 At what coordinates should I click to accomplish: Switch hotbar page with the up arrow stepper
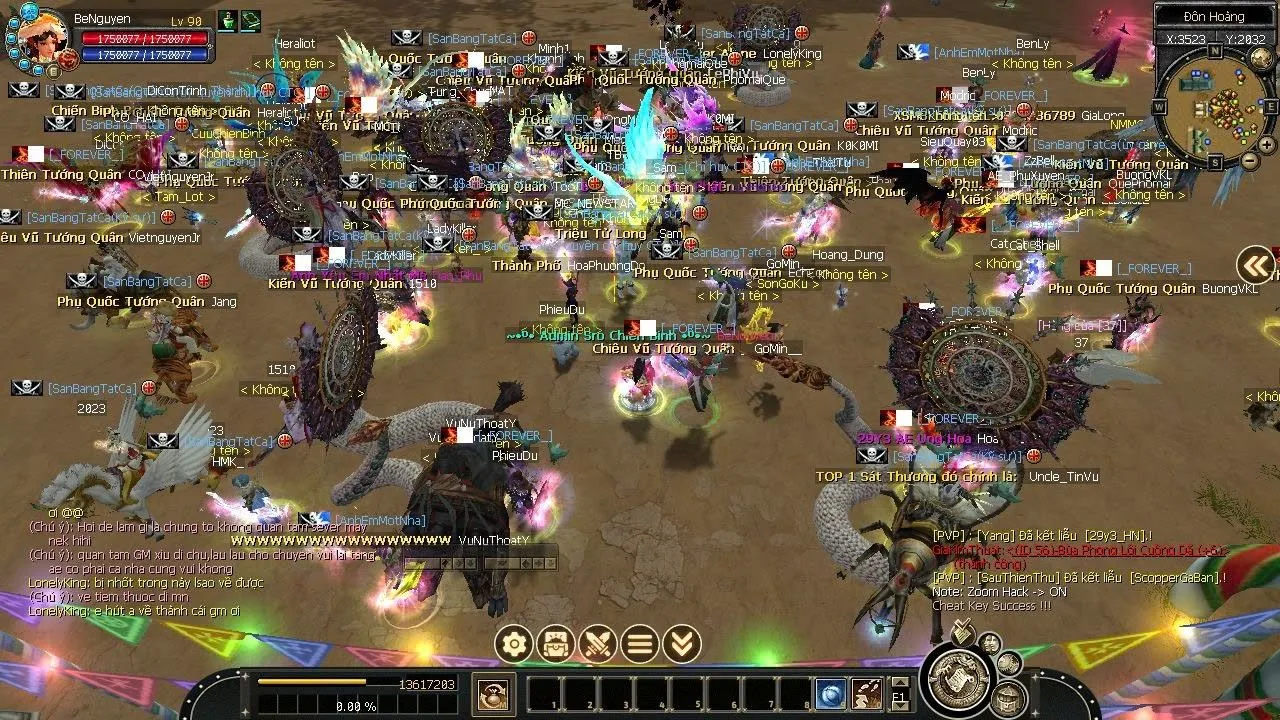pyautogui.click(x=900, y=682)
